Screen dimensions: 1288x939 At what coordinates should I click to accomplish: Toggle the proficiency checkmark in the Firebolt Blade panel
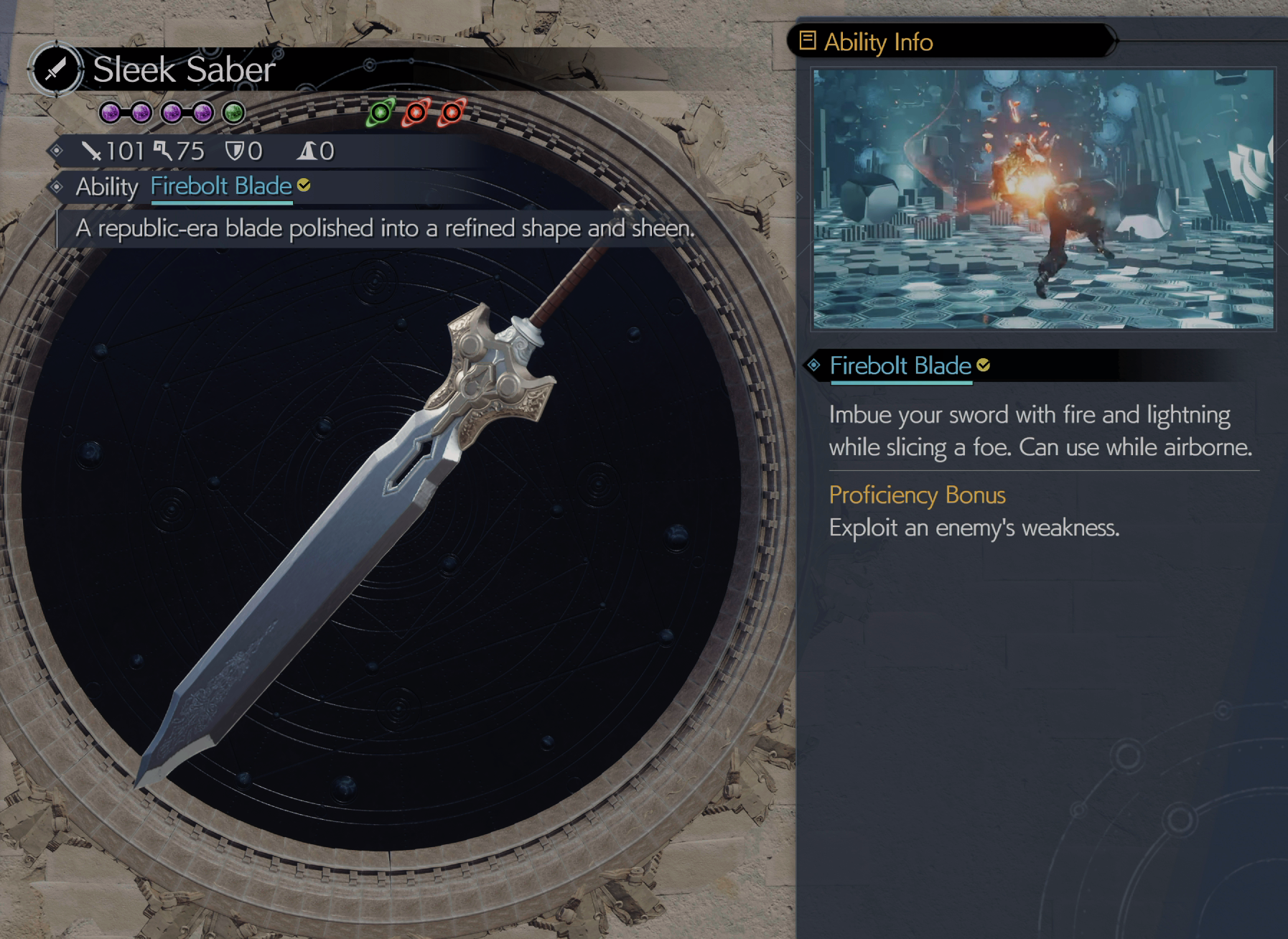(x=984, y=365)
